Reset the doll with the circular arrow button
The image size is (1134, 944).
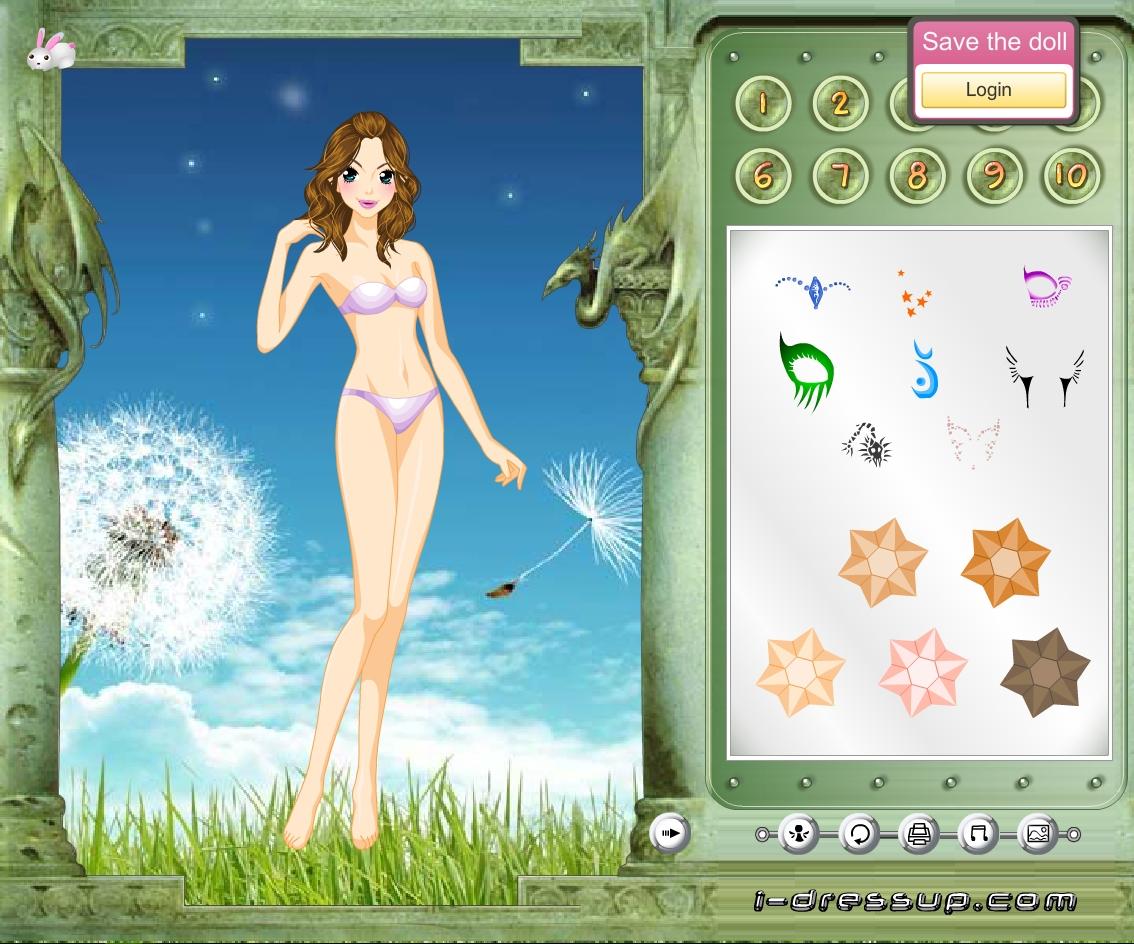pos(859,833)
